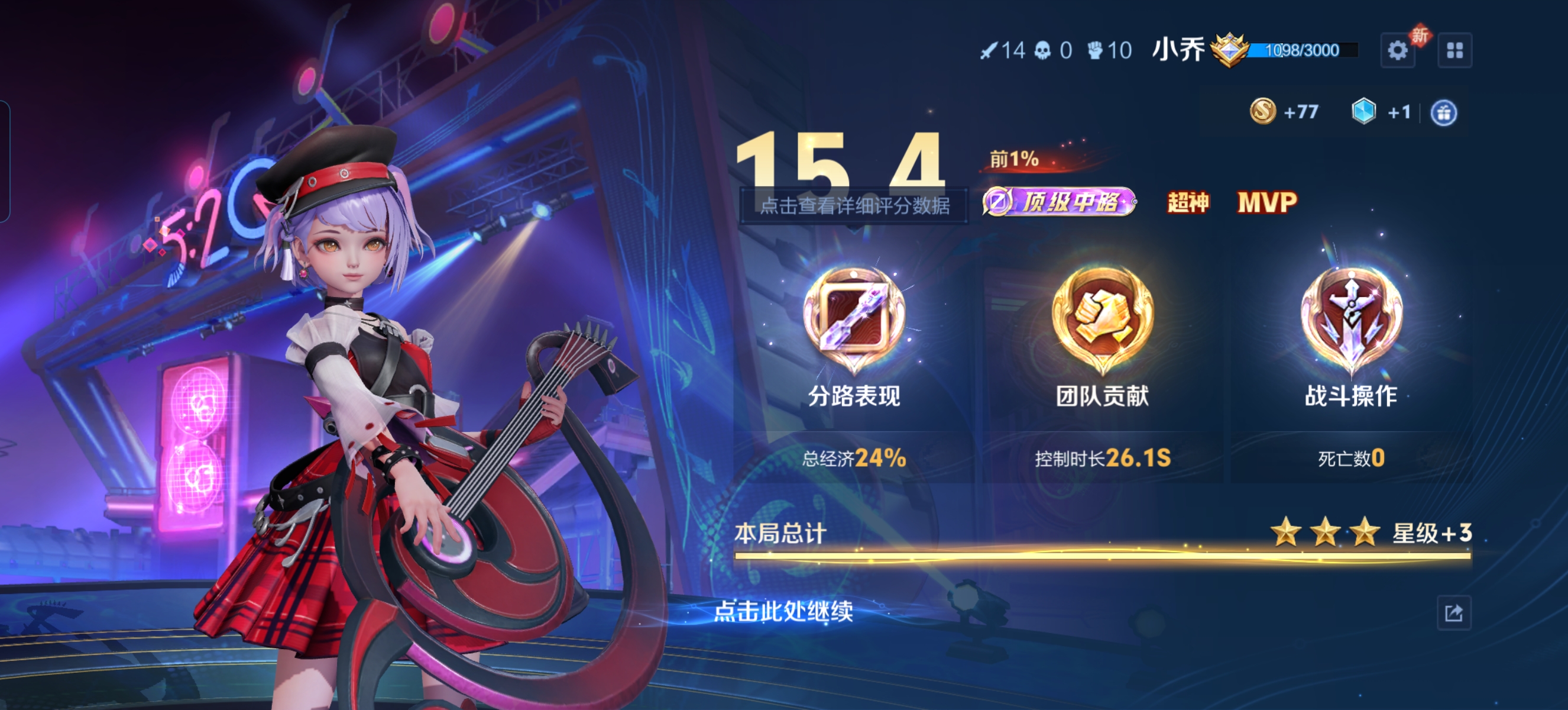The image size is (1568, 710).
Task: Open the four-square grid menu
Action: (x=1455, y=50)
